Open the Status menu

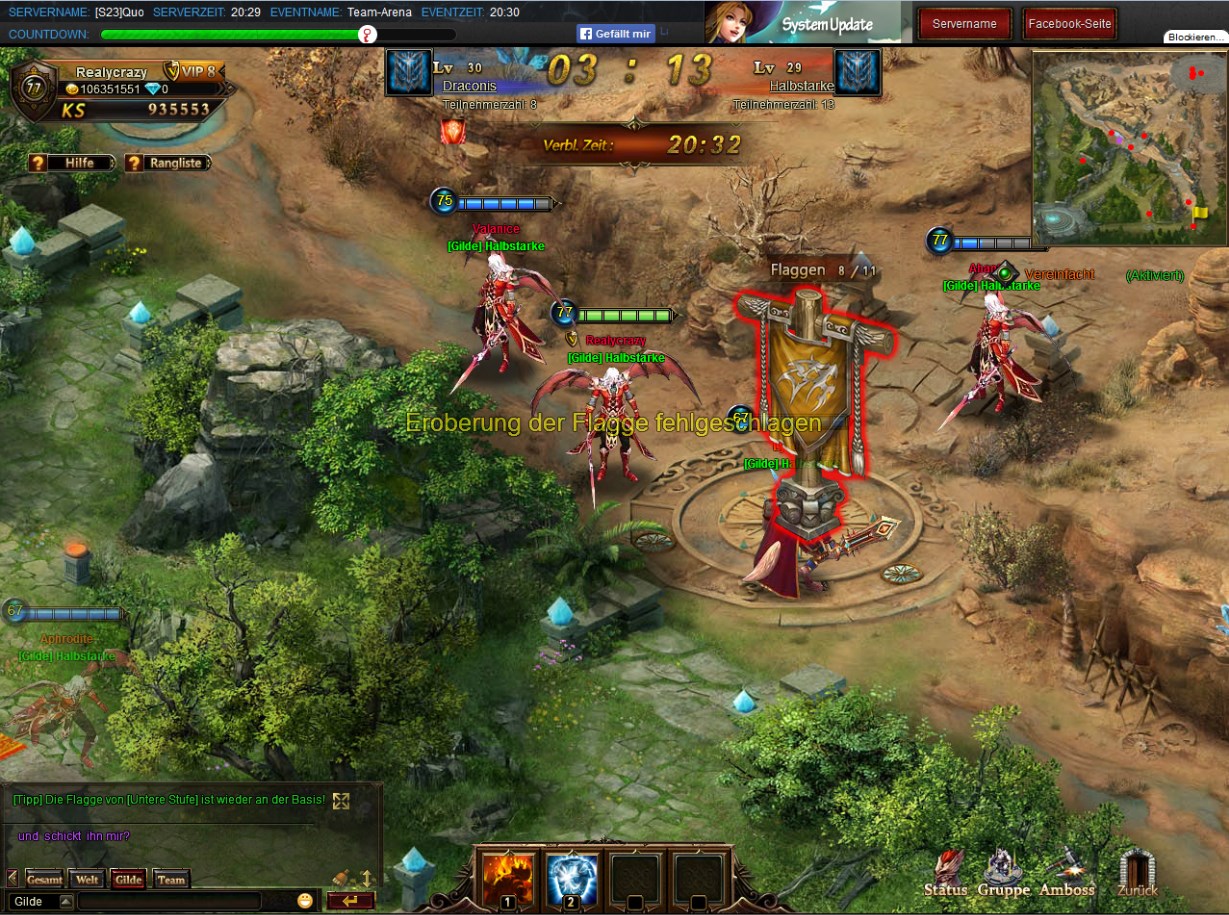[945, 873]
